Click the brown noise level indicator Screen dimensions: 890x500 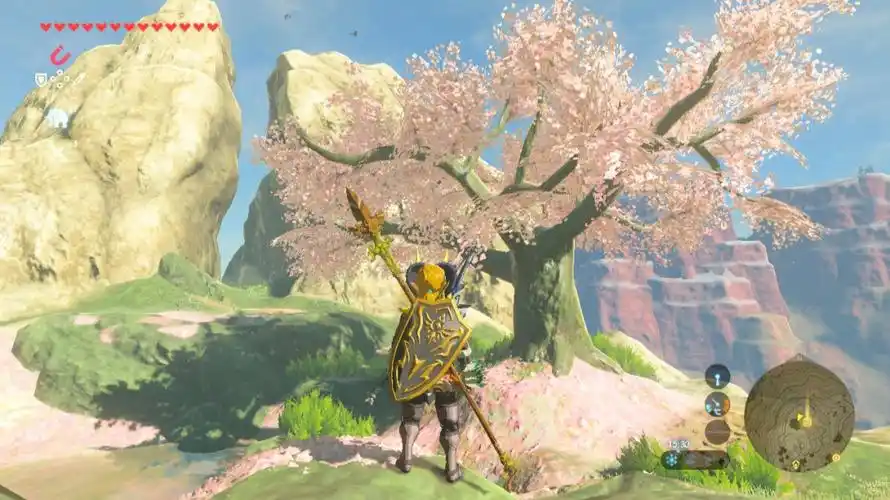(x=717, y=431)
